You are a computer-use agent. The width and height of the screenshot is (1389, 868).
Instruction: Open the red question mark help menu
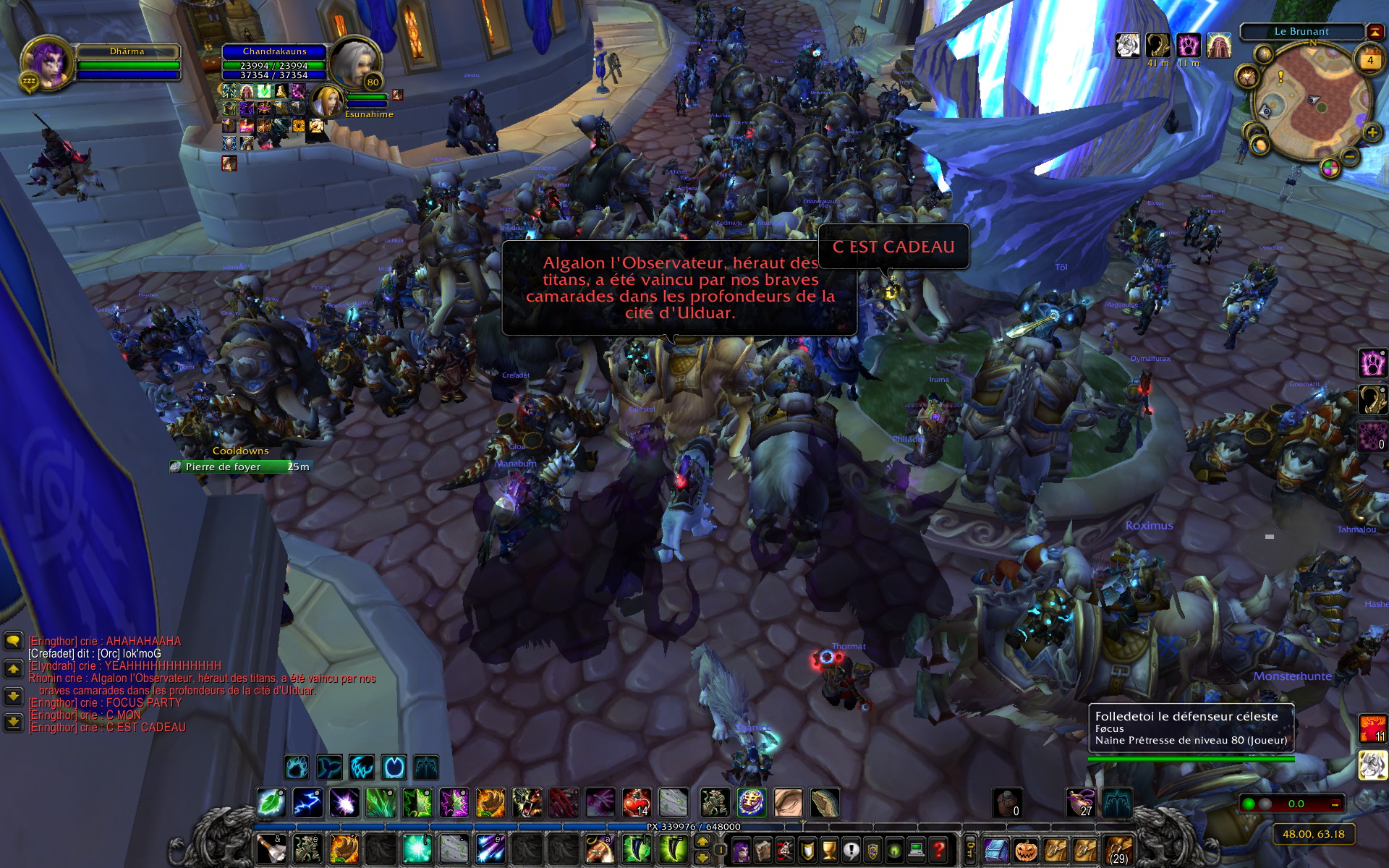tap(938, 851)
